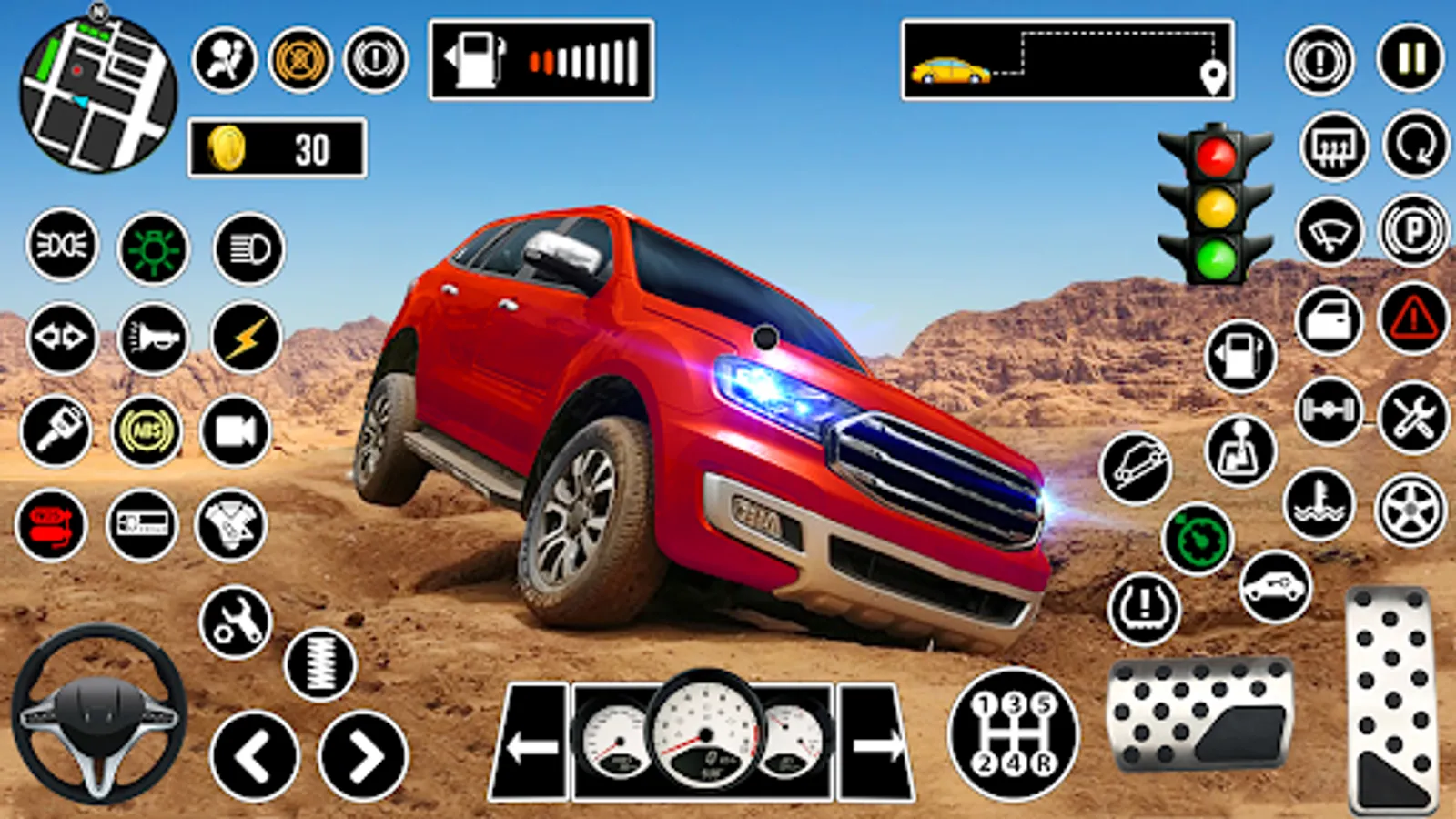Click the wrench and screwdriver repair icon
Image resolution: width=1456 pixels, height=819 pixels.
point(1412,417)
